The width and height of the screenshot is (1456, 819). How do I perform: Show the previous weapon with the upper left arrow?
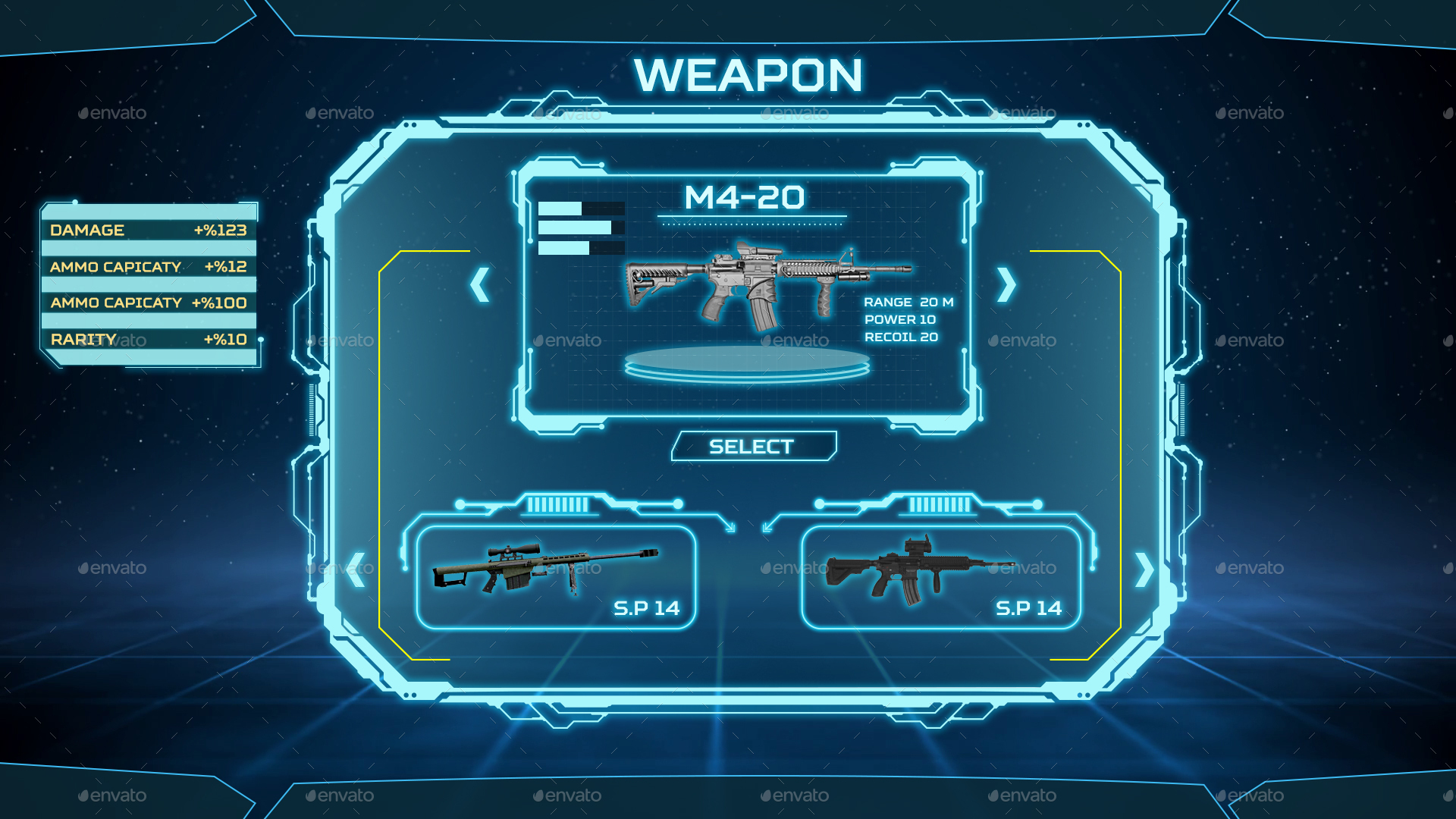click(479, 285)
